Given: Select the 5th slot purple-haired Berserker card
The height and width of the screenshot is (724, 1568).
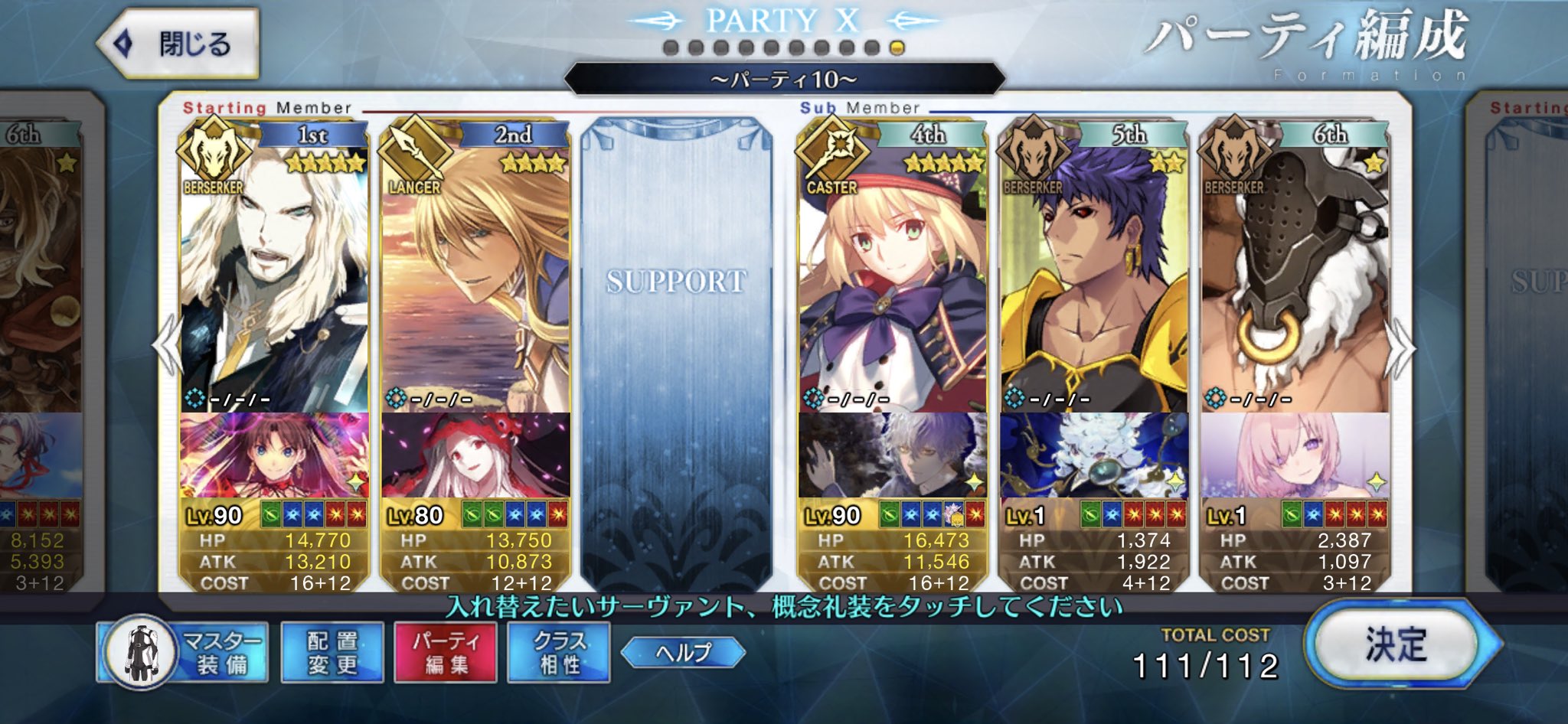Looking at the screenshot, I should point(1094,276).
